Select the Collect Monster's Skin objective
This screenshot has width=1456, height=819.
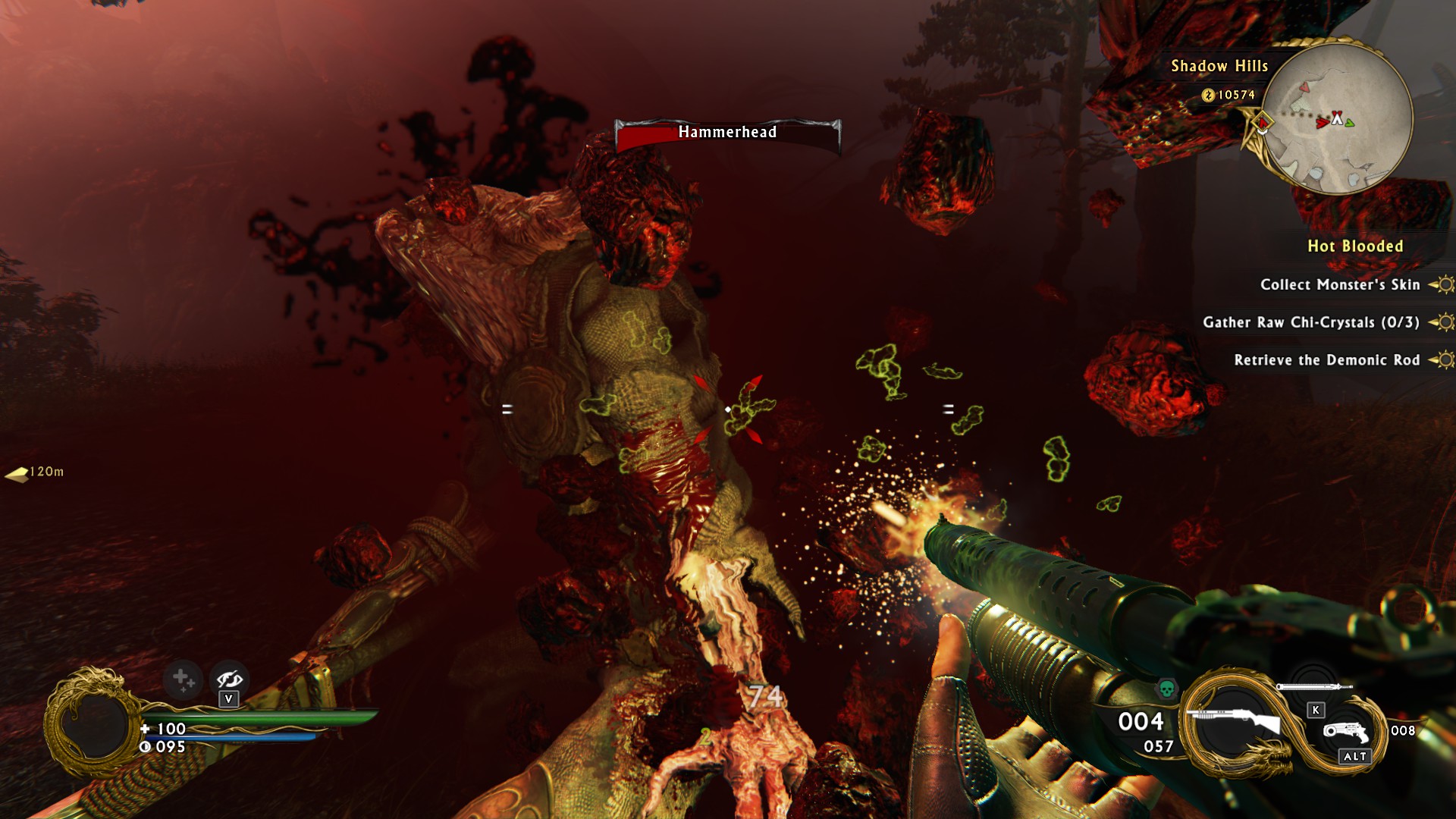pos(1340,285)
